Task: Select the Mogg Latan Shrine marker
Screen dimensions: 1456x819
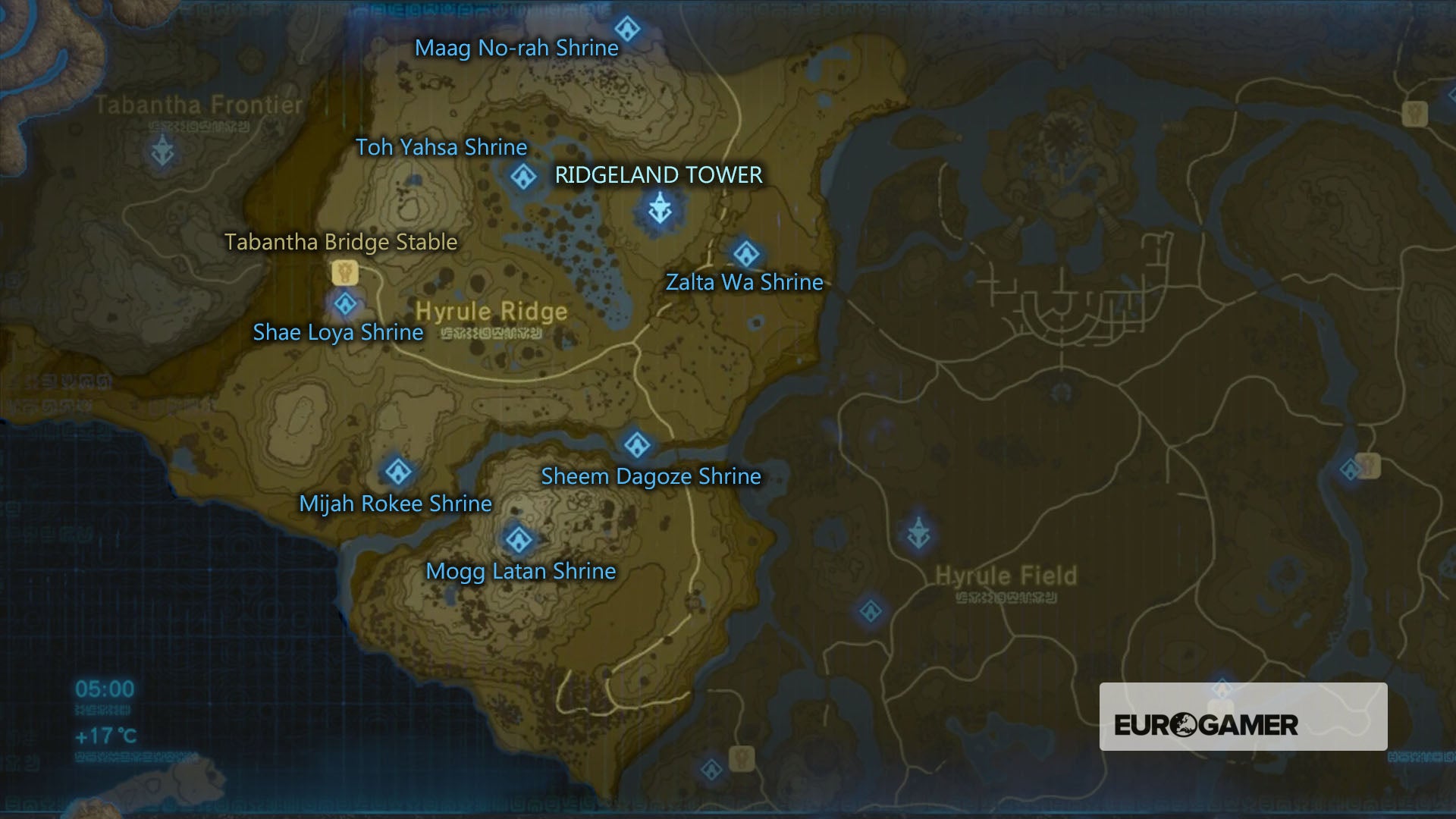Action: (x=518, y=538)
